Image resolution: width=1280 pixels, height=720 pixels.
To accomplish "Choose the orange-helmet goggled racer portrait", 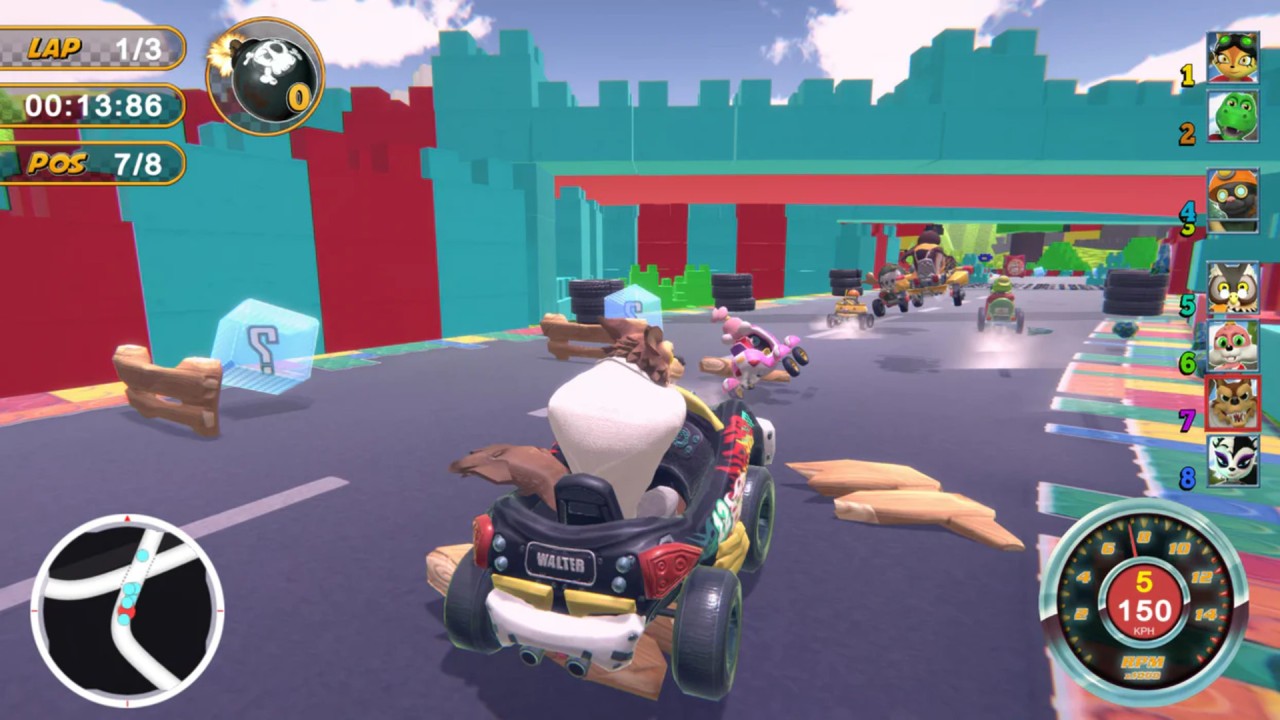I will click(x=1231, y=199).
